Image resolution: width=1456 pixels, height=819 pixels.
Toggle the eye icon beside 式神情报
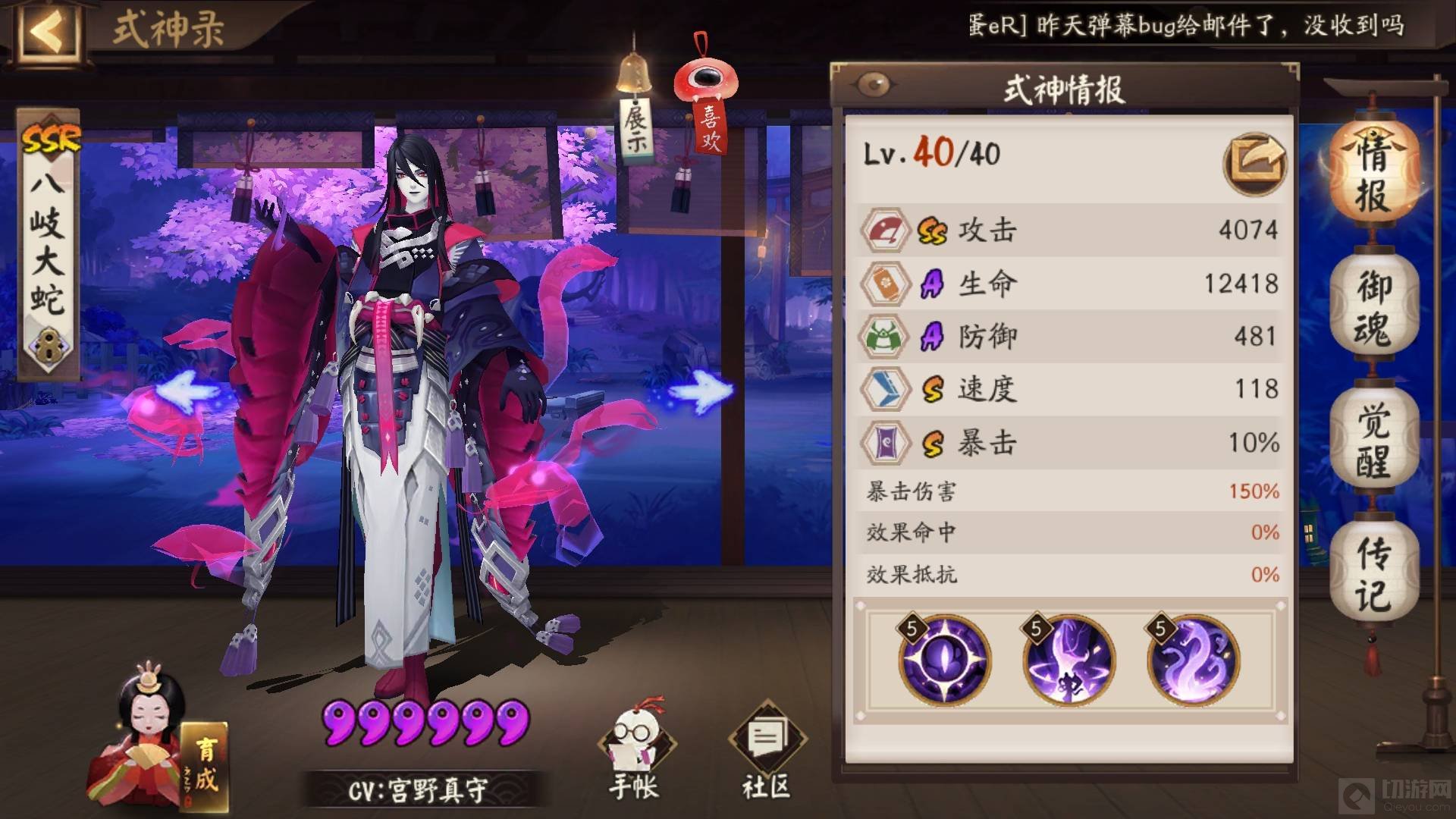coord(874,85)
